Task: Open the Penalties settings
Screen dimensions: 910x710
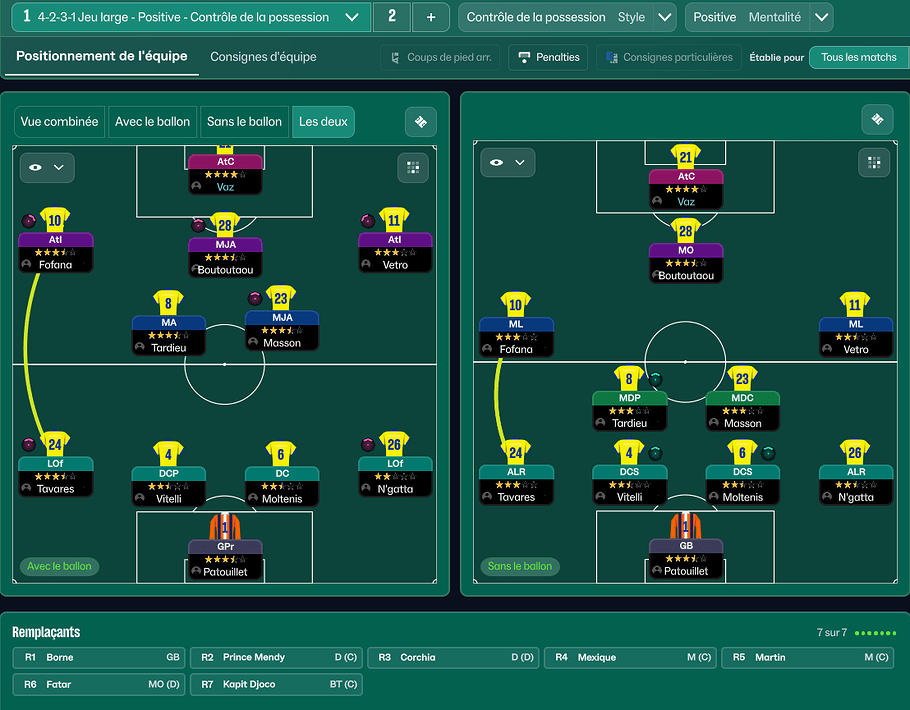Action: click(548, 57)
